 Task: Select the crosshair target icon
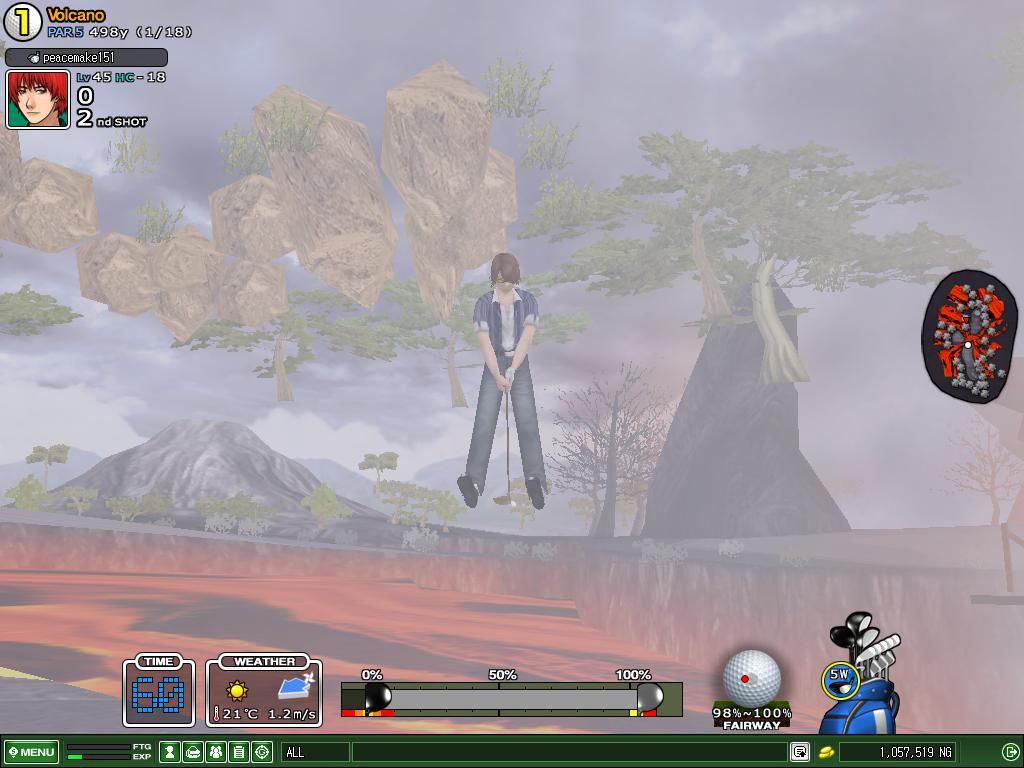coord(262,752)
